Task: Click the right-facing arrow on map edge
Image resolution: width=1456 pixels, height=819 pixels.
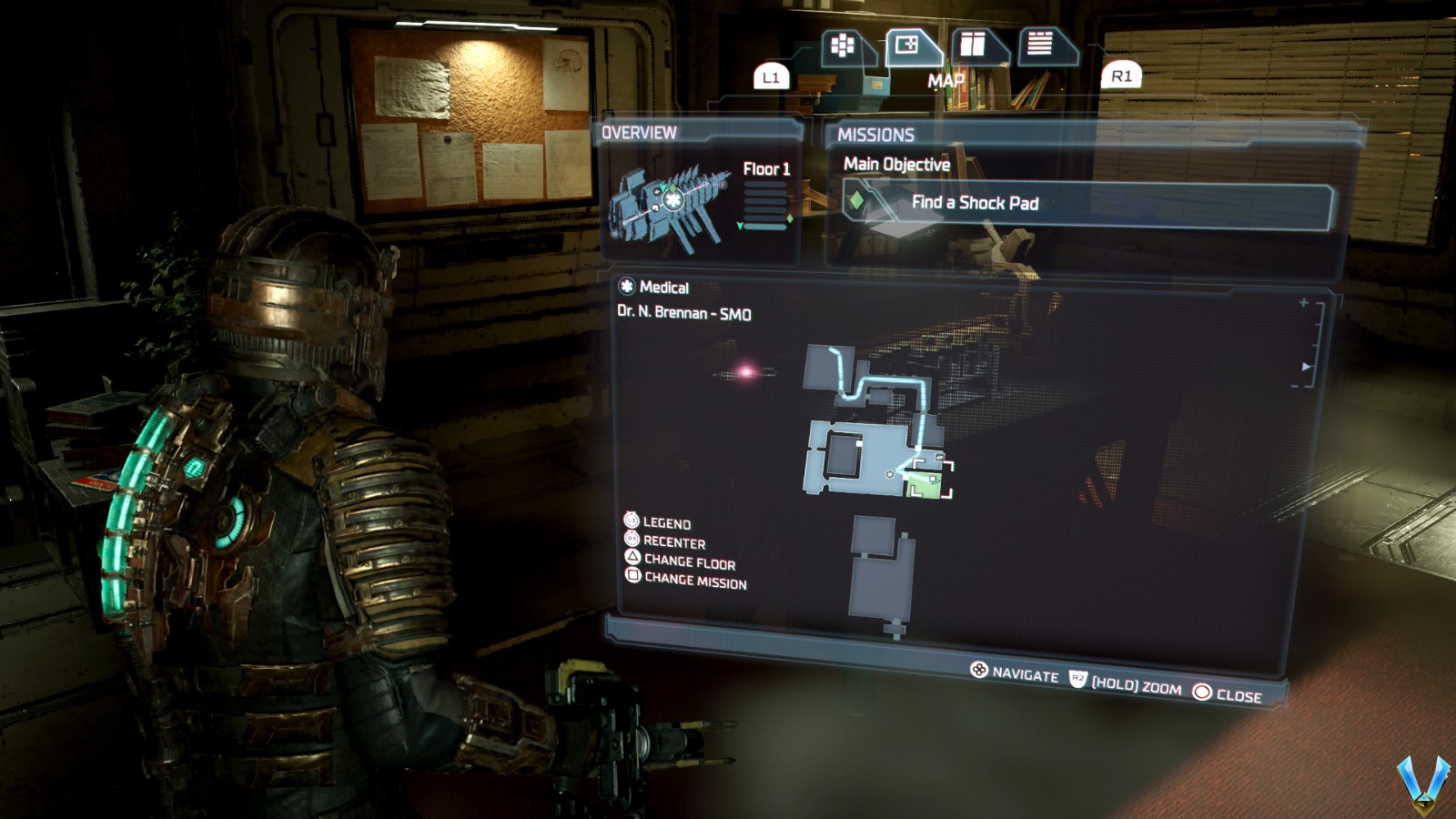Action: 1305,367
